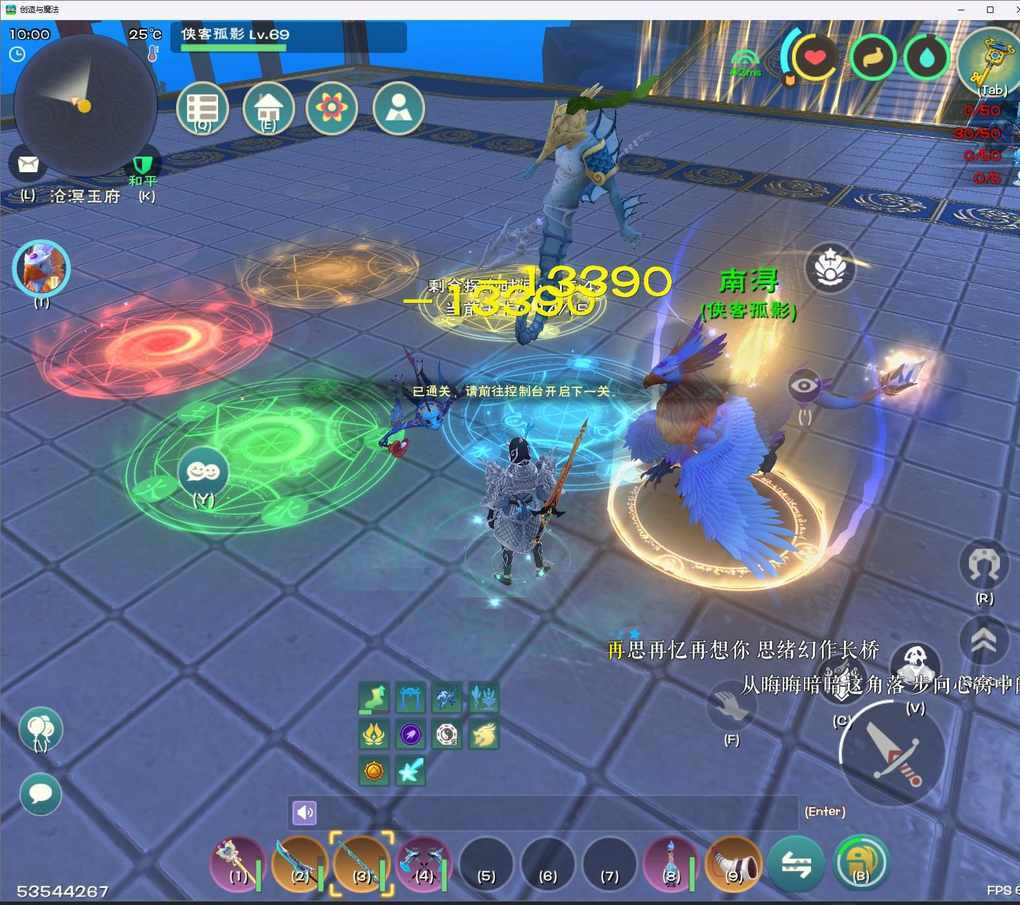This screenshot has width=1020, height=905.
Task: Open the home house icon
Action: coord(268,107)
